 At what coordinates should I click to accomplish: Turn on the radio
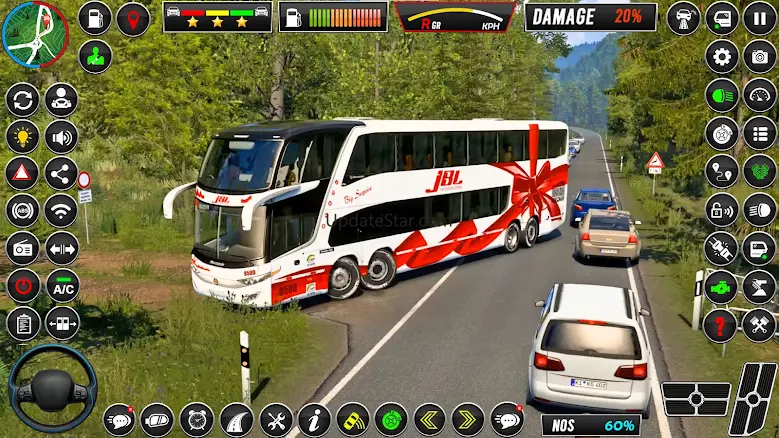point(22,248)
